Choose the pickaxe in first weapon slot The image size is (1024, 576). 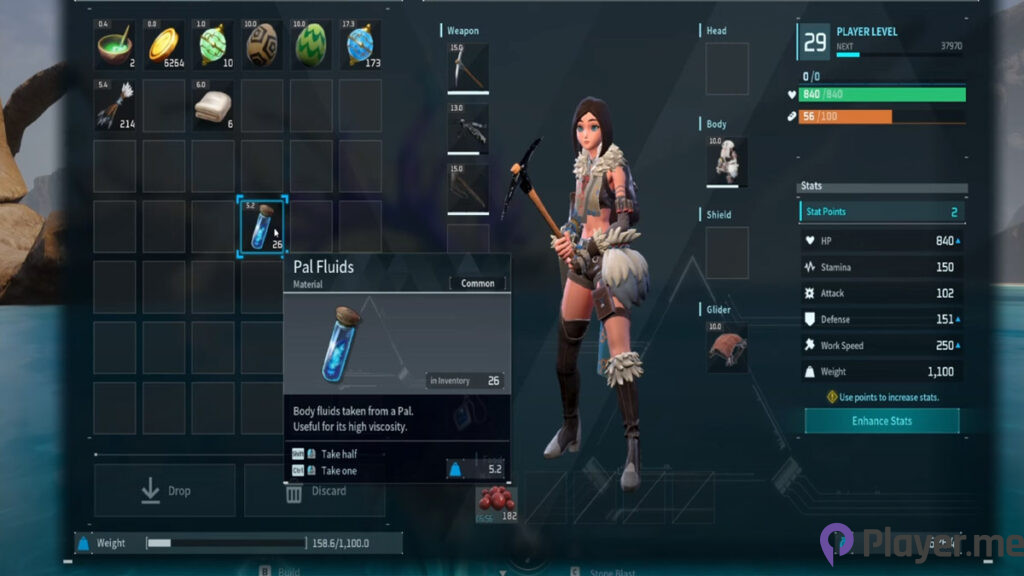(468, 68)
